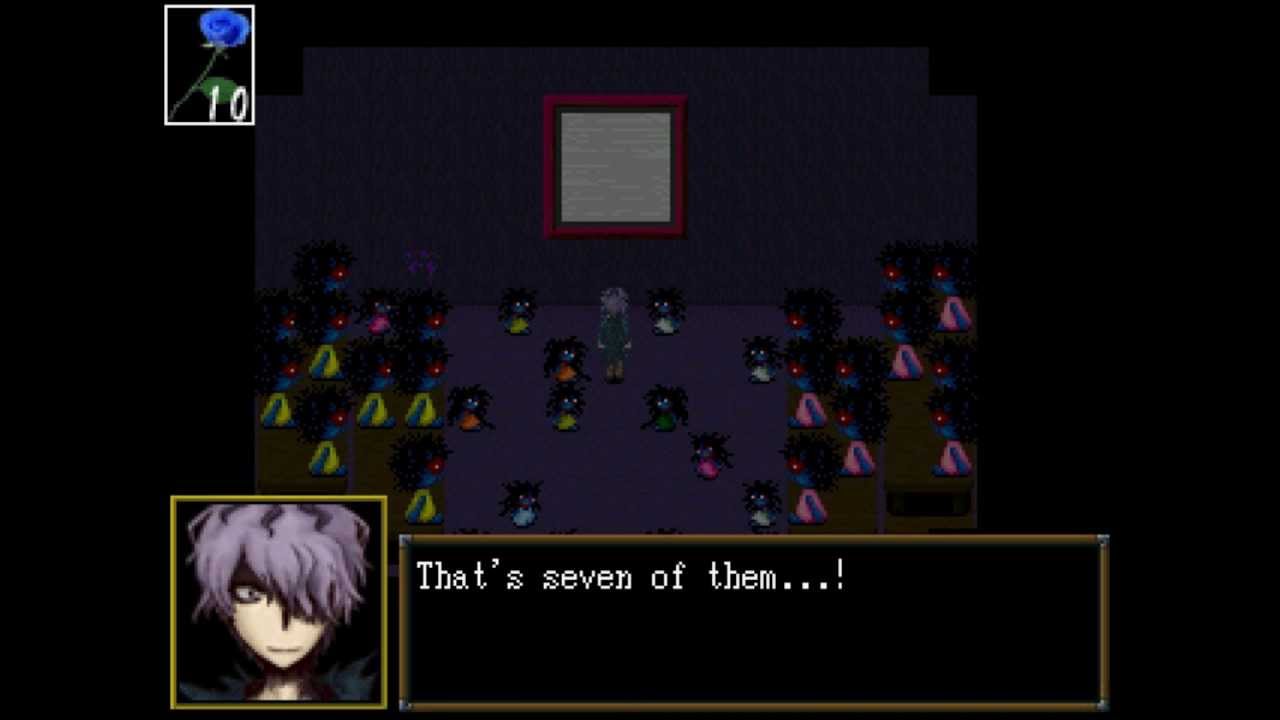Screen dimensions: 1280x720
Task: Click Garry's character sprite in the room
Action: [613, 335]
